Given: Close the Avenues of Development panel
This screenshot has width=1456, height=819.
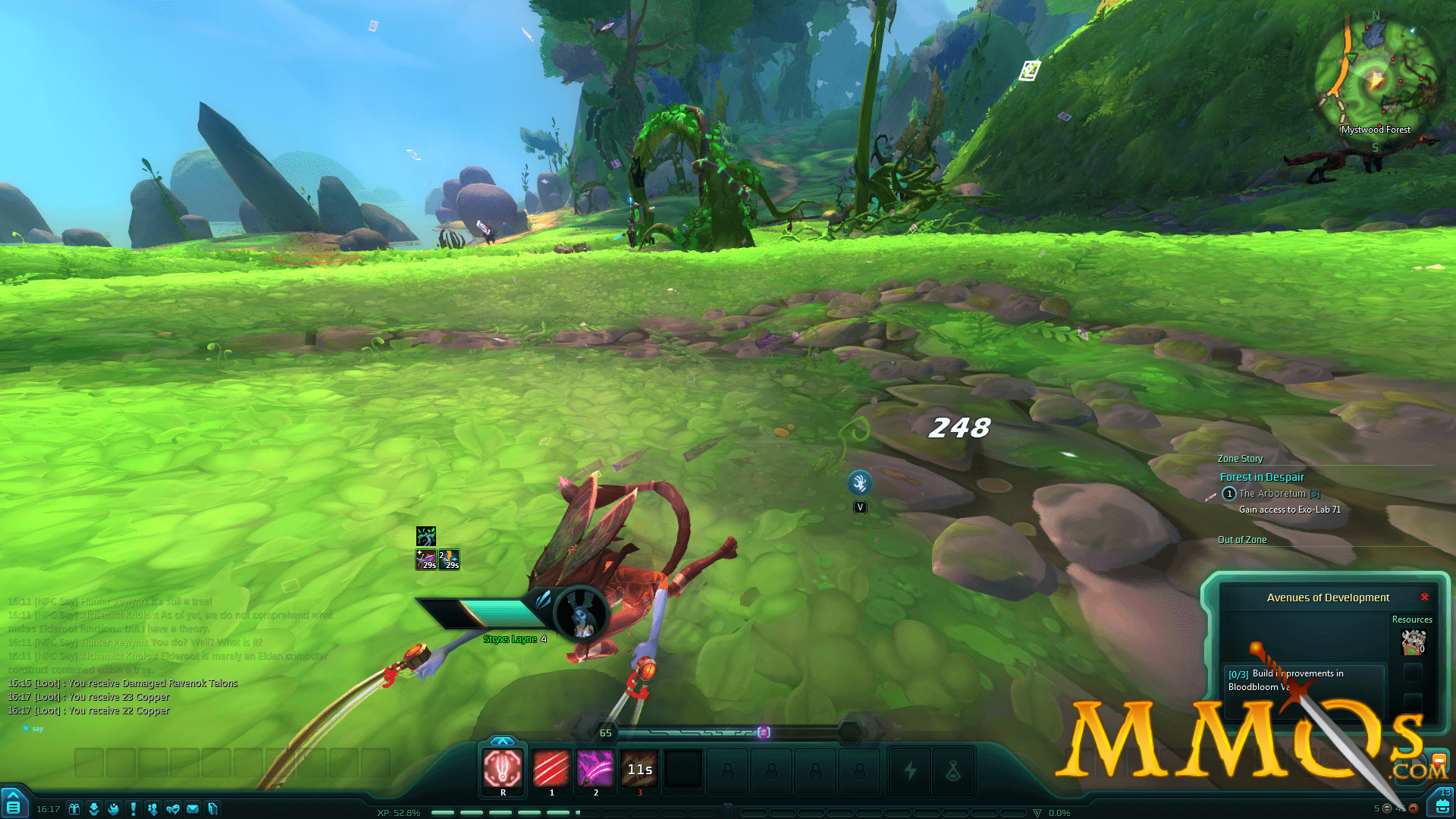Looking at the screenshot, I should [x=1424, y=598].
